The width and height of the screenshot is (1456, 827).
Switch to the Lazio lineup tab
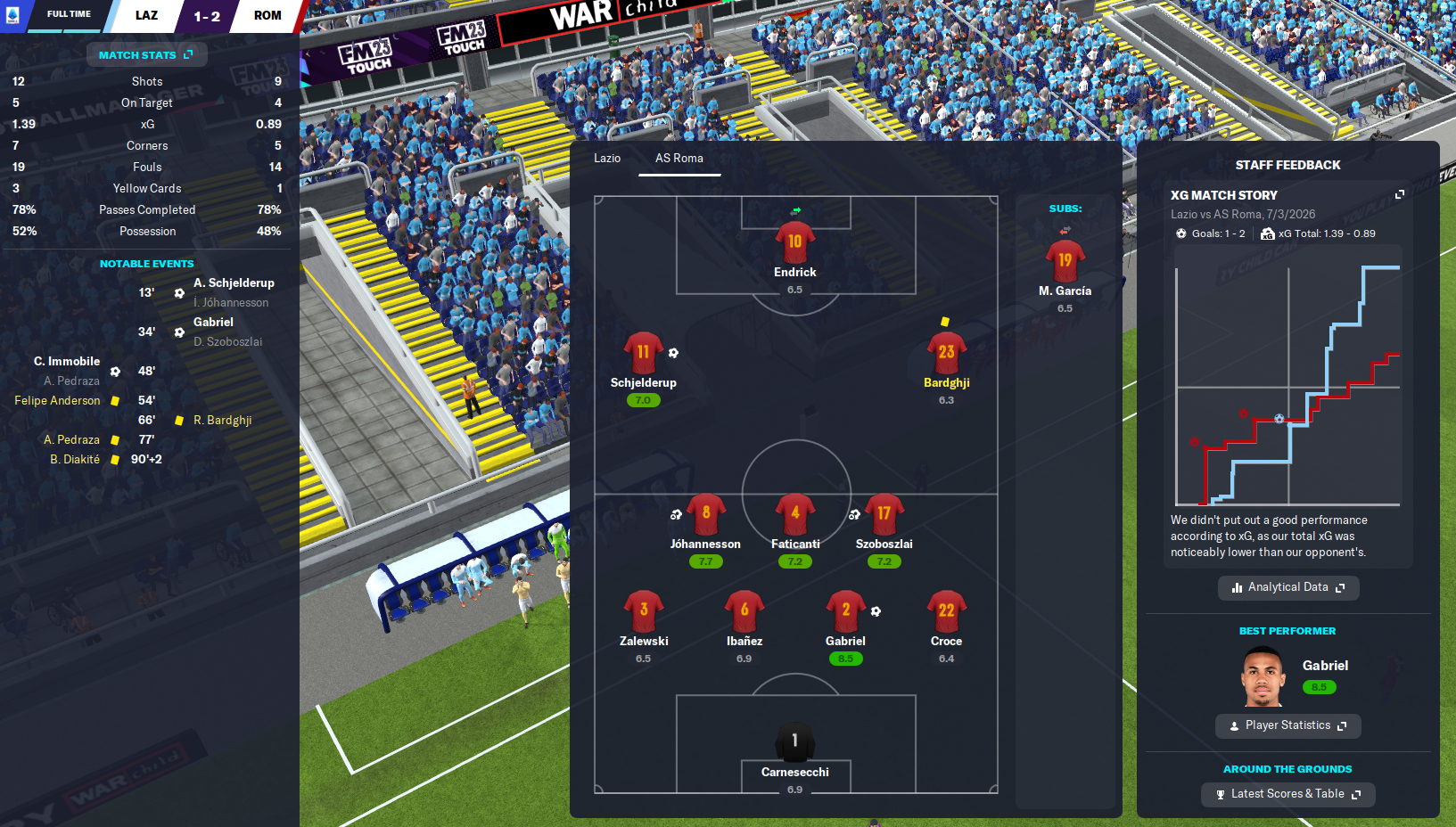coord(607,159)
